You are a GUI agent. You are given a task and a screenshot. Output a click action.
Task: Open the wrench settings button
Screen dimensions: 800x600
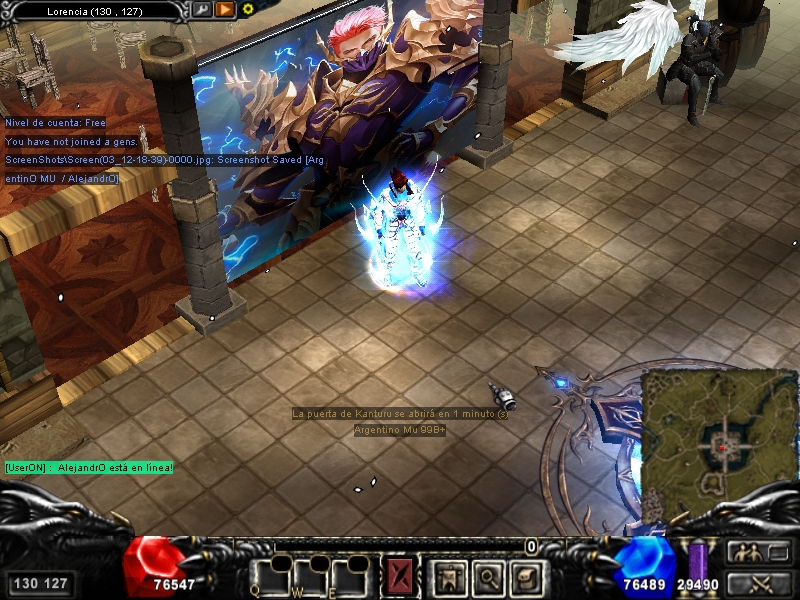pos(202,10)
